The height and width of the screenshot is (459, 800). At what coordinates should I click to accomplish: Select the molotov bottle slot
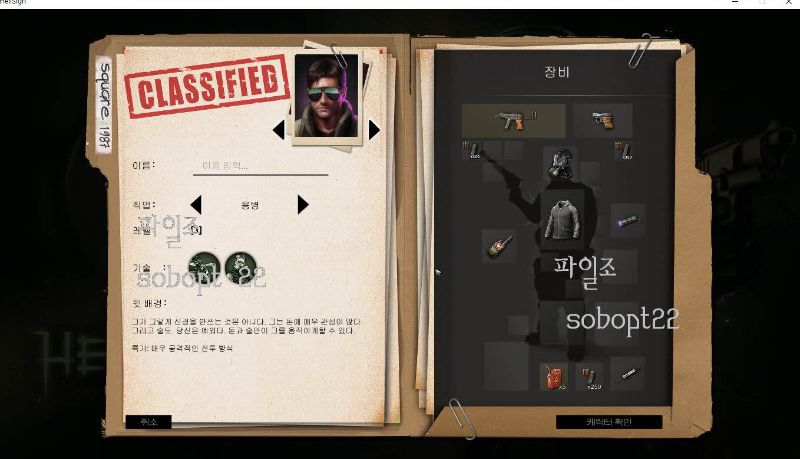(500, 245)
